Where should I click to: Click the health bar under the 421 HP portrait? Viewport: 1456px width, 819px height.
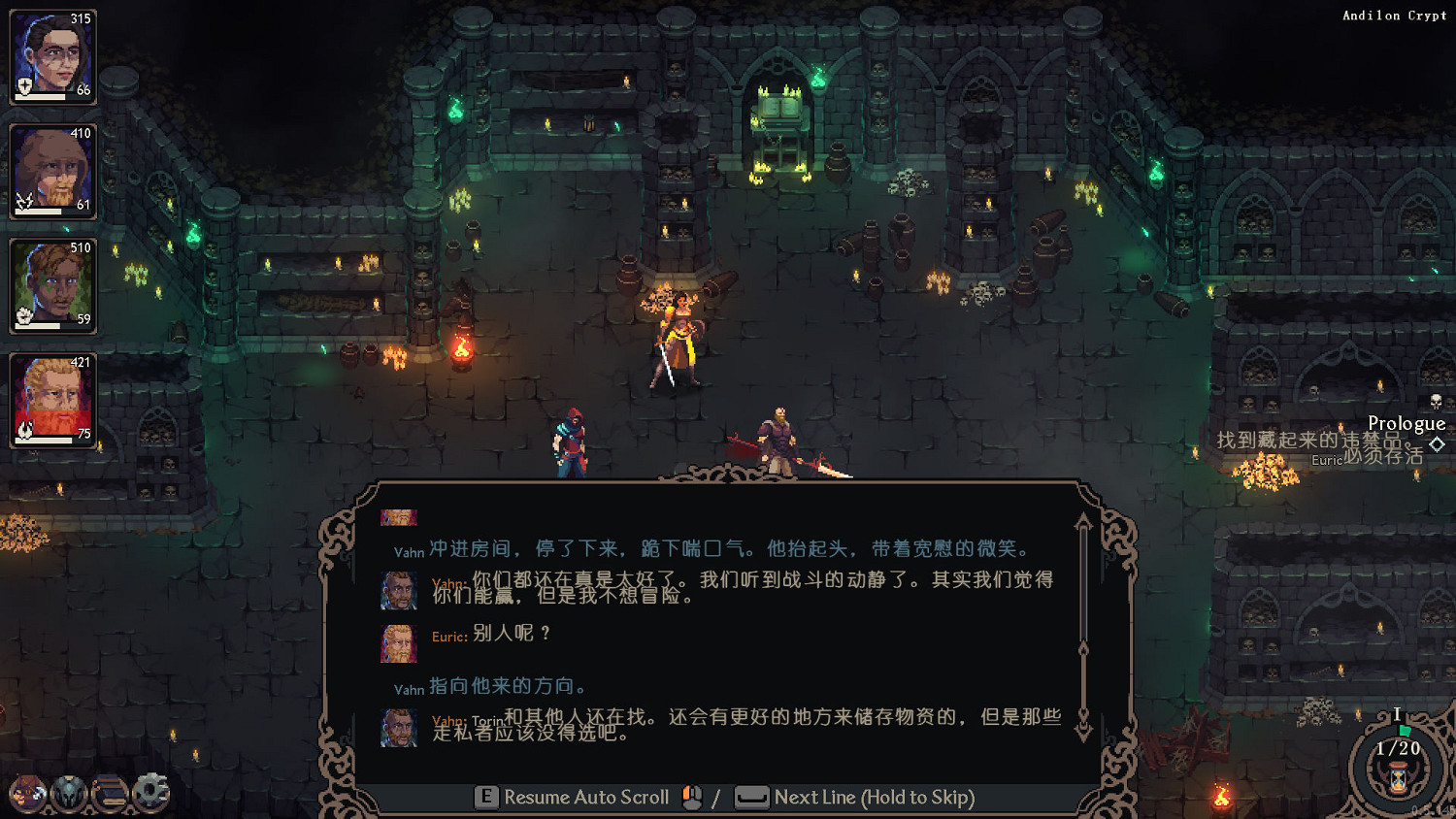[44, 440]
